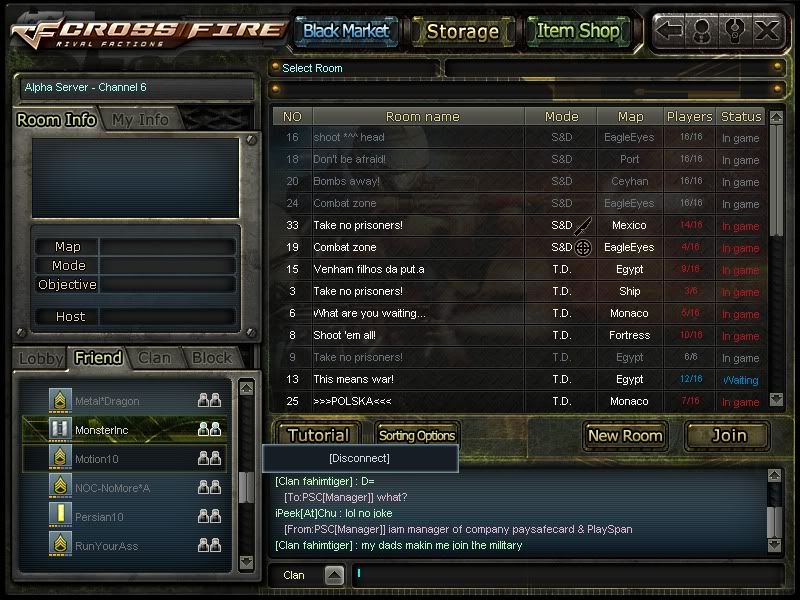
Task: Open Sorting Options
Action: click(x=417, y=435)
